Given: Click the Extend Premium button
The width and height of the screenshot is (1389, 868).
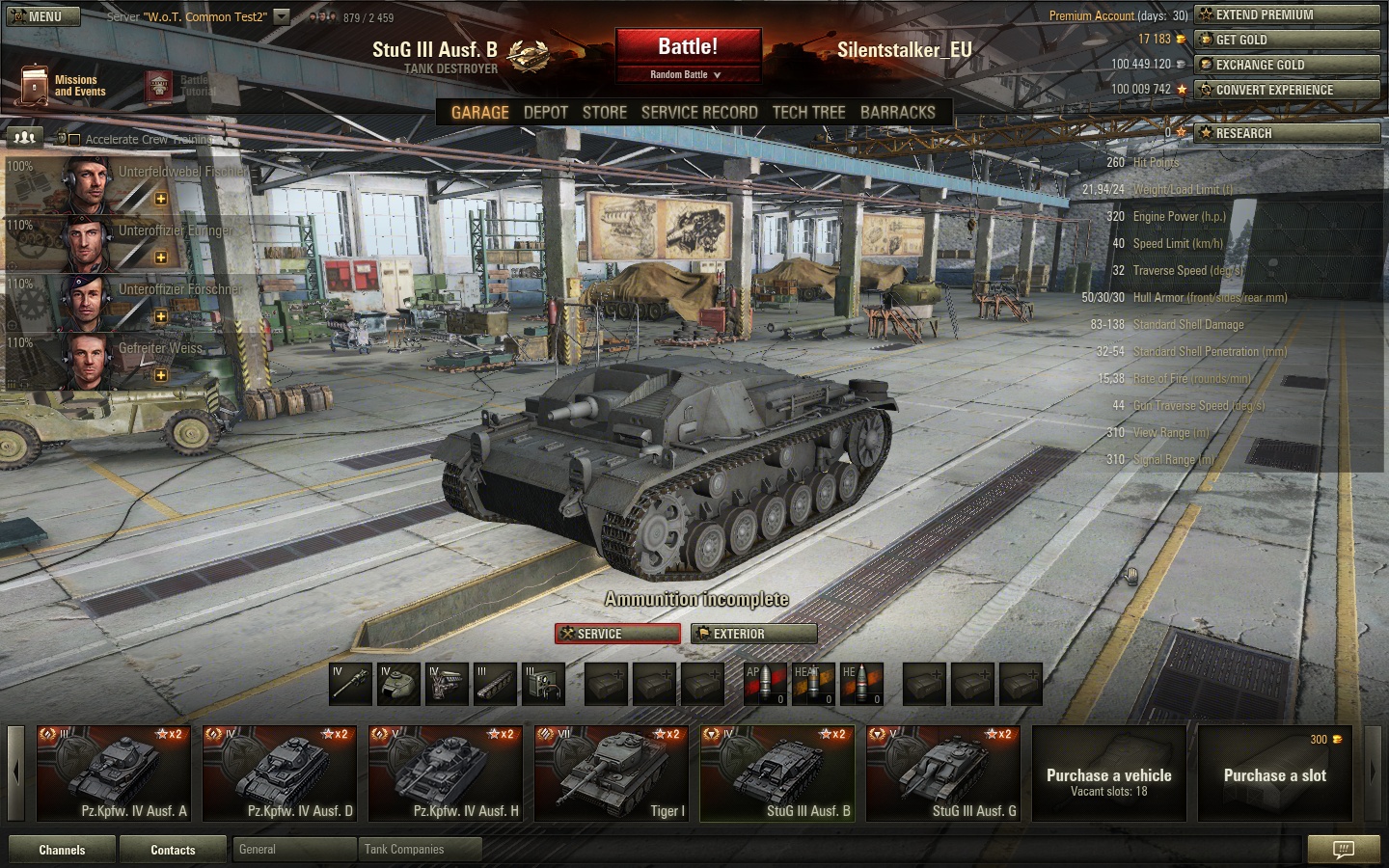Looking at the screenshot, I should pyautogui.click(x=1287, y=15).
